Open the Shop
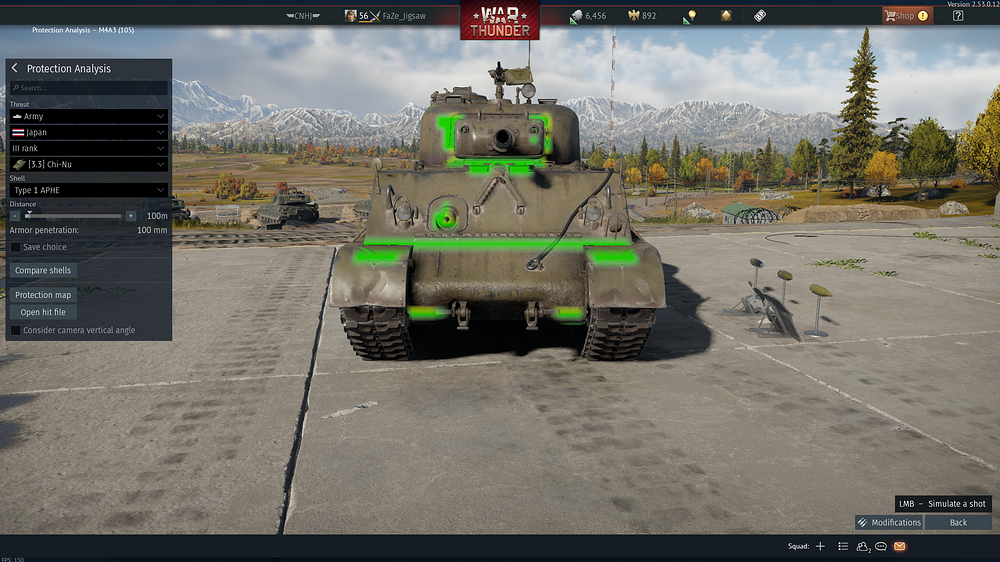Screen dimensions: 1000x562 click(905, 16)
